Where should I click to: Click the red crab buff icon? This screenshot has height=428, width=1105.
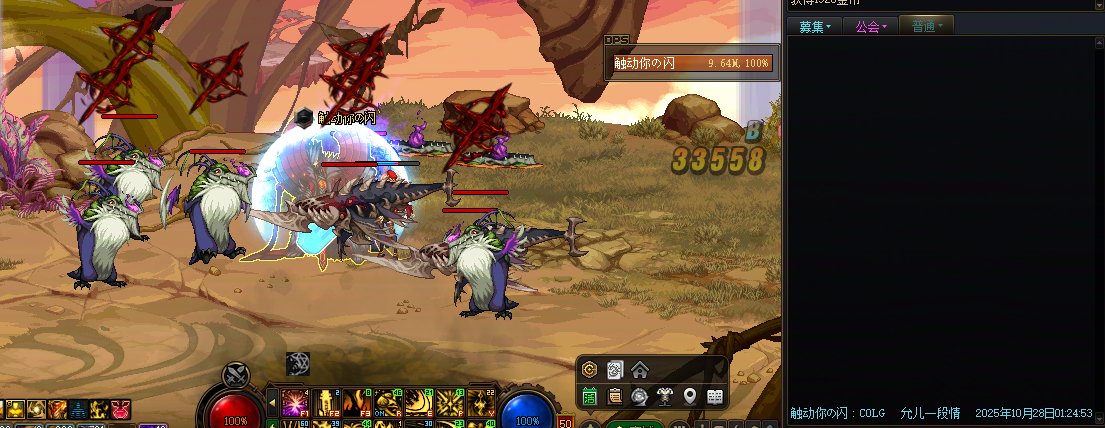(x=121, y=409)
